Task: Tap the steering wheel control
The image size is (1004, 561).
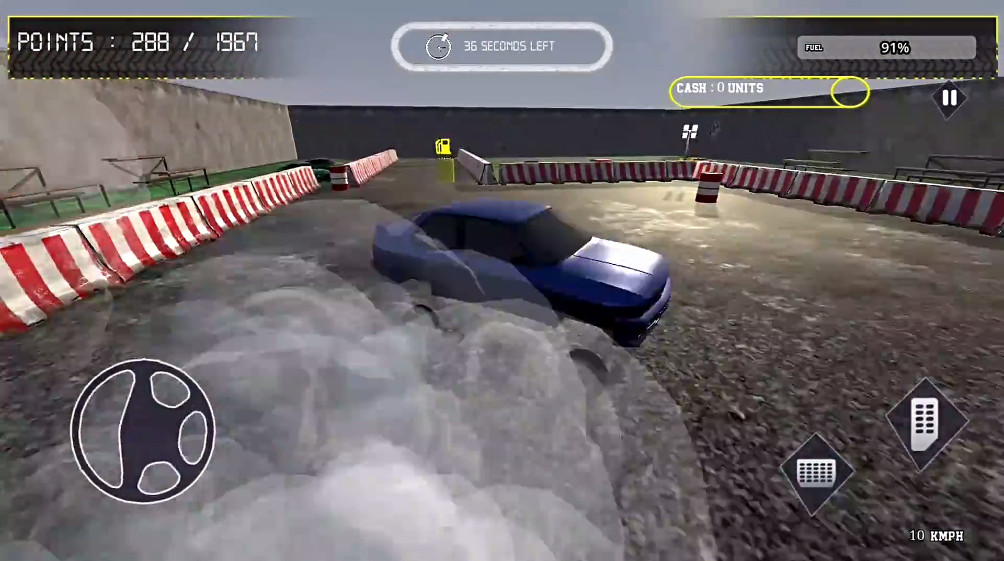Action: pos(143,431)
